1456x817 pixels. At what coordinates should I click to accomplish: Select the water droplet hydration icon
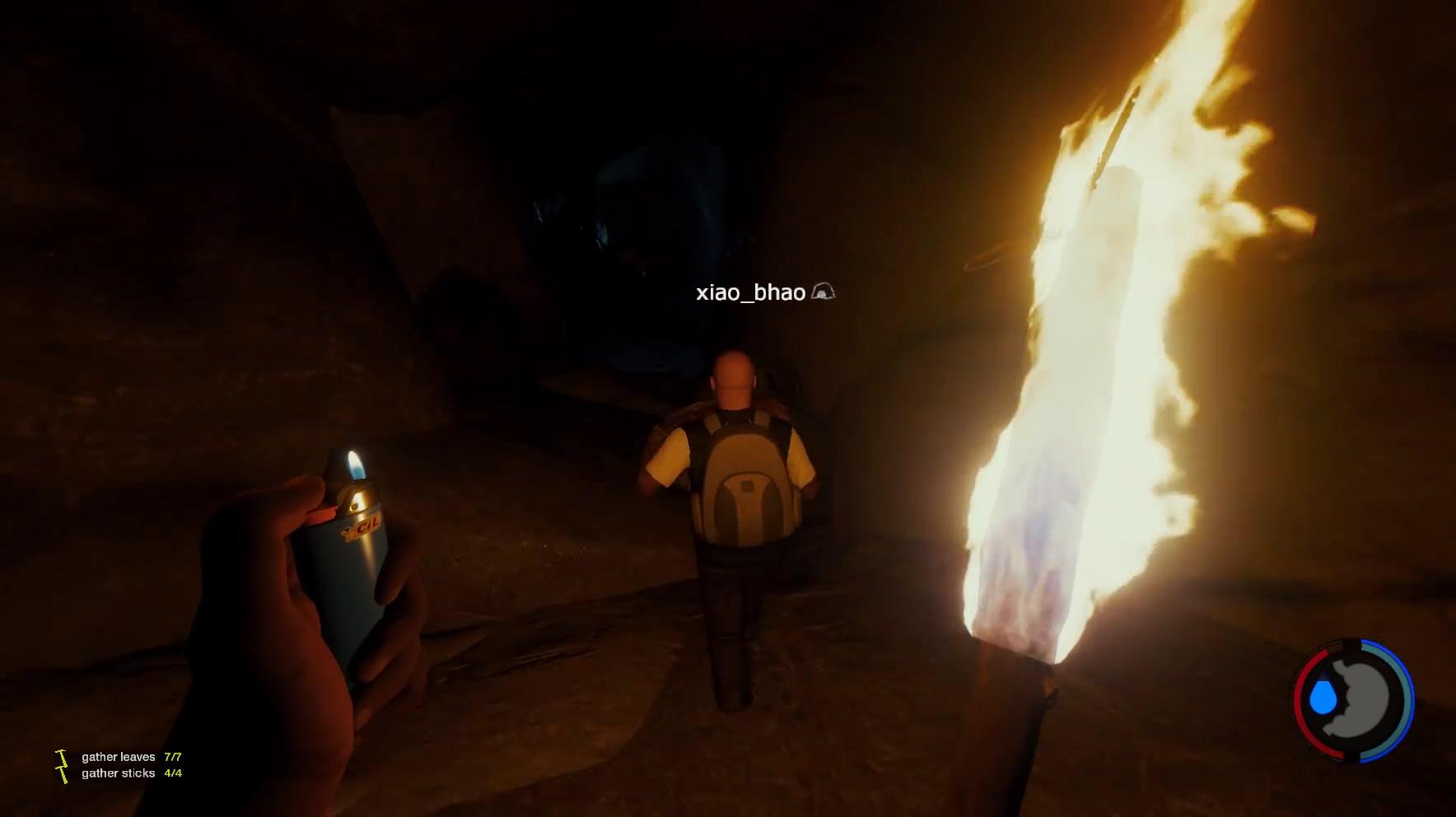point(1322,697)
